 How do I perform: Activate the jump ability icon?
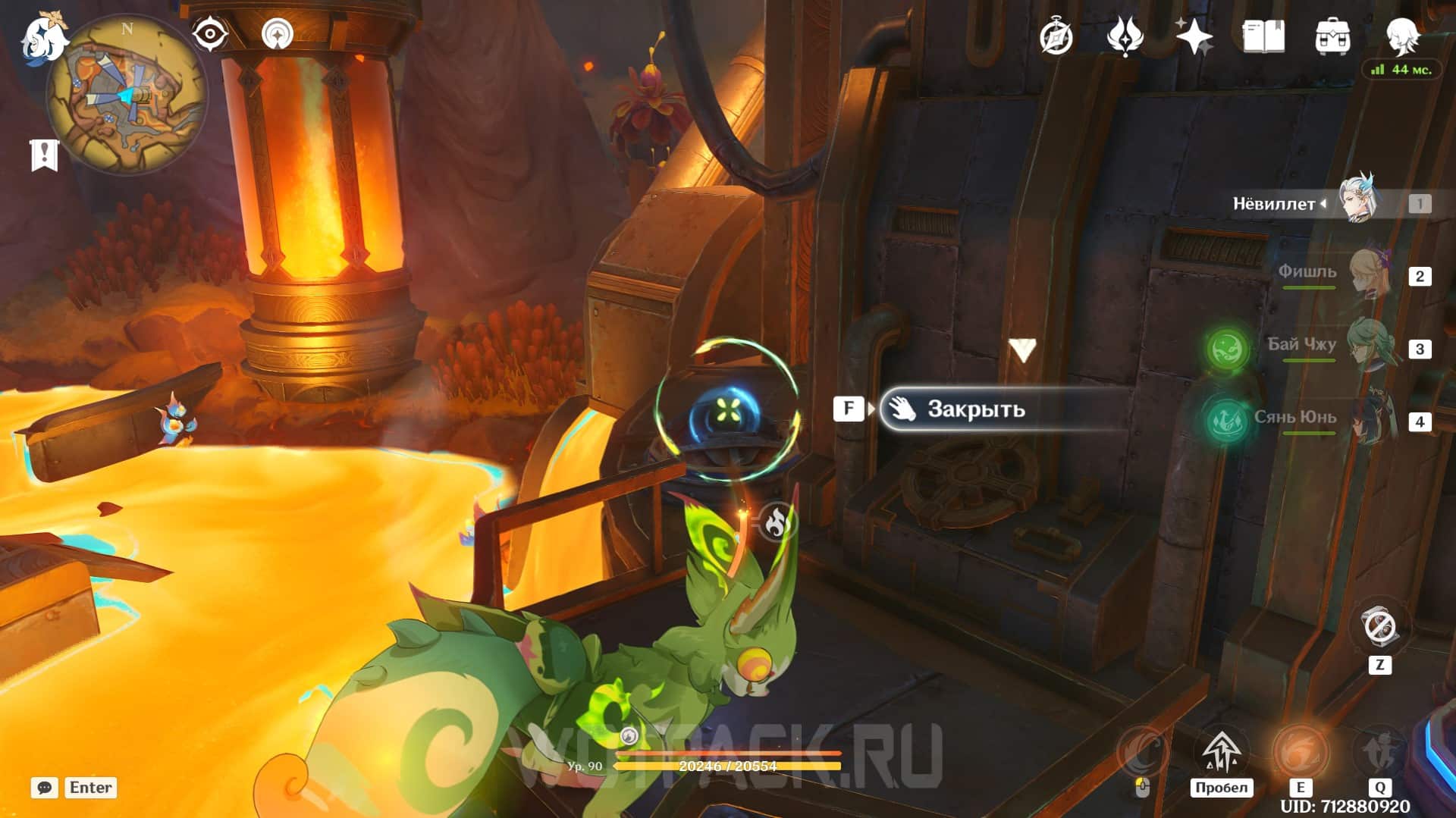pos(1220,752)
